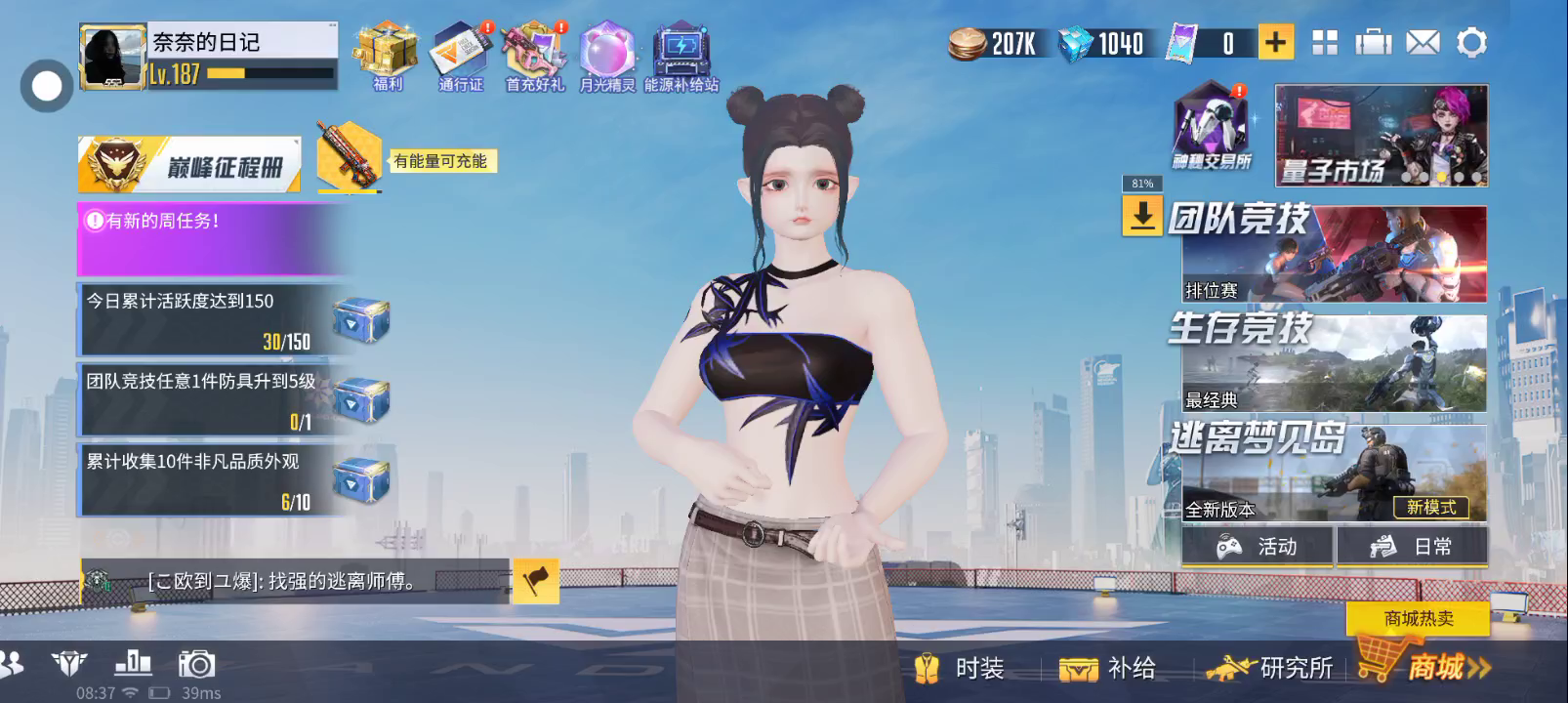Open the player profile avatar

click(x=112, y=58)
